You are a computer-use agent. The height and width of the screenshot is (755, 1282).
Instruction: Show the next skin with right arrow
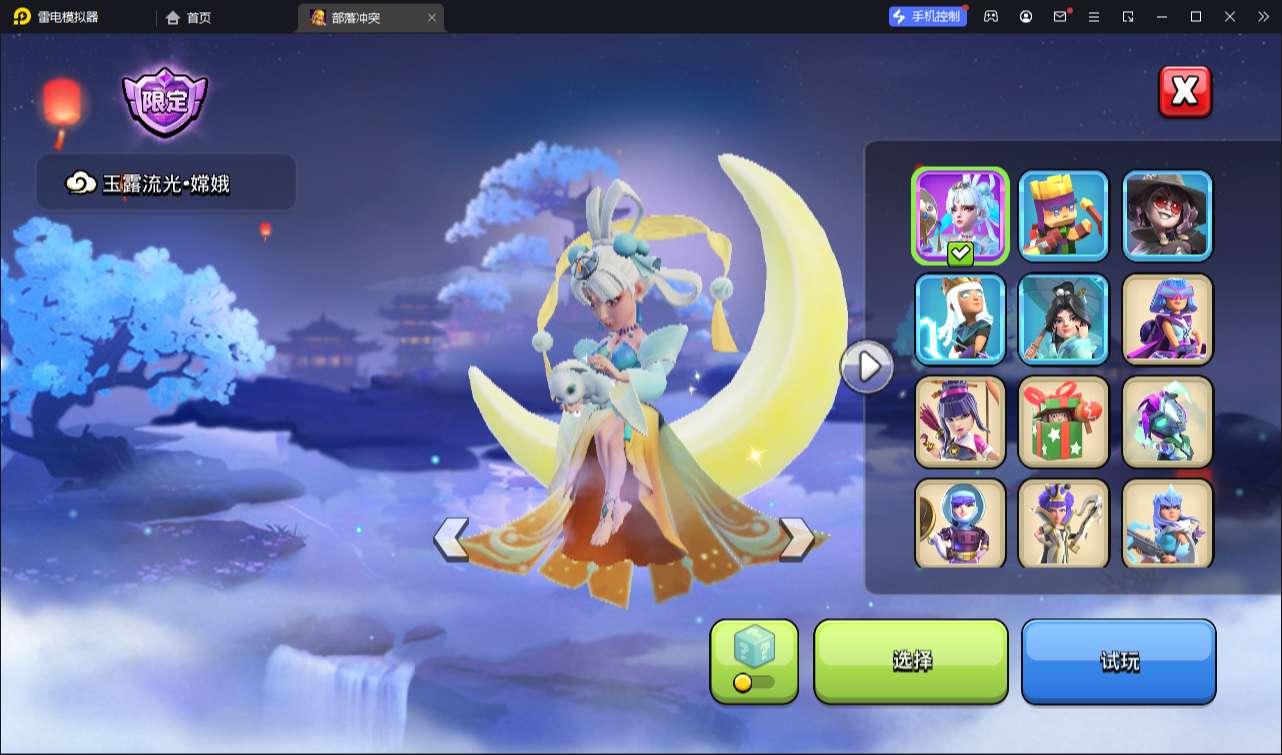[x=796, y=539]
